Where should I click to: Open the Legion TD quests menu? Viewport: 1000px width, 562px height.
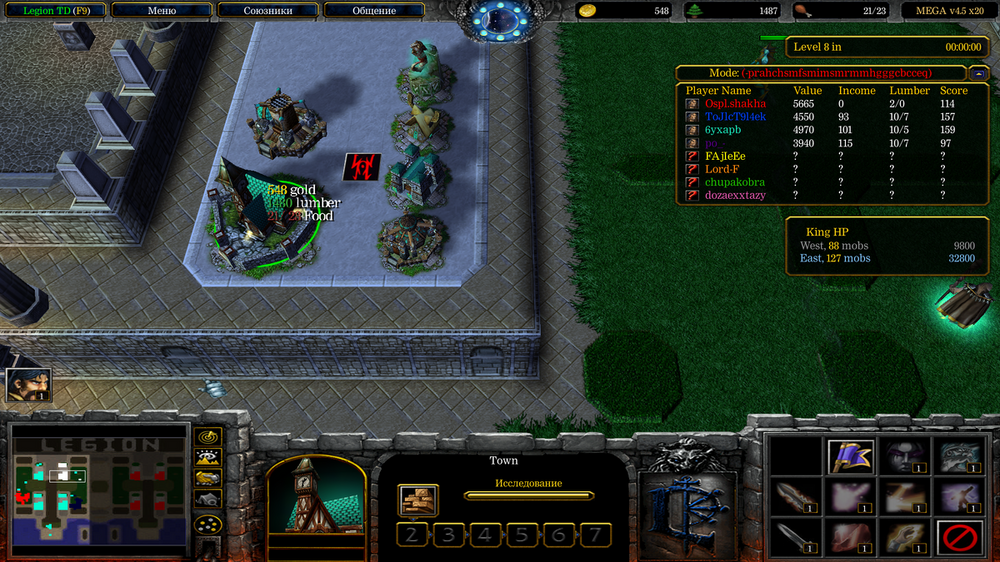click(53, 11)
